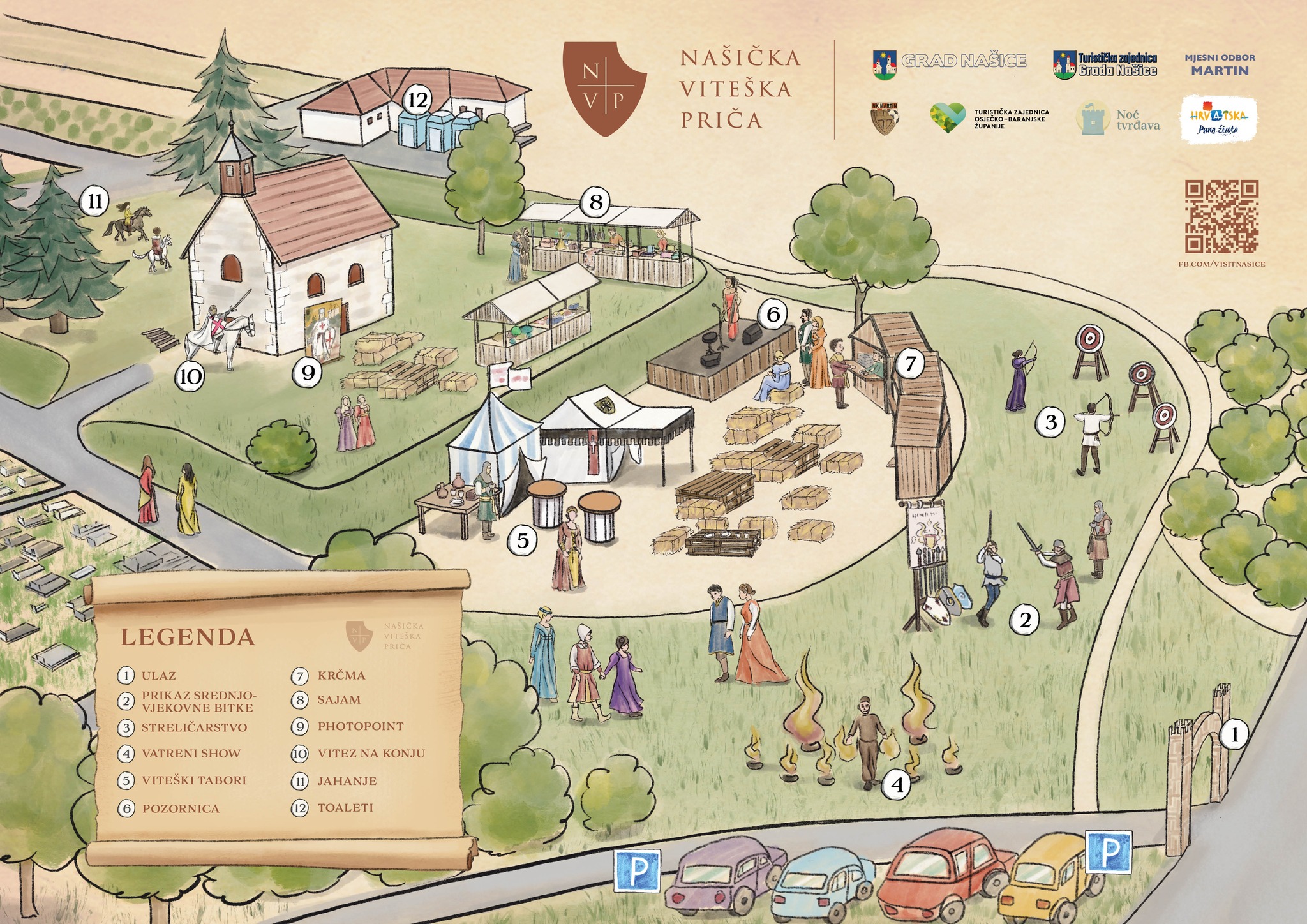Select the POZORNICA legend entry
Viewport: 1307px width, 924px height.
click(x=181, y=808)
